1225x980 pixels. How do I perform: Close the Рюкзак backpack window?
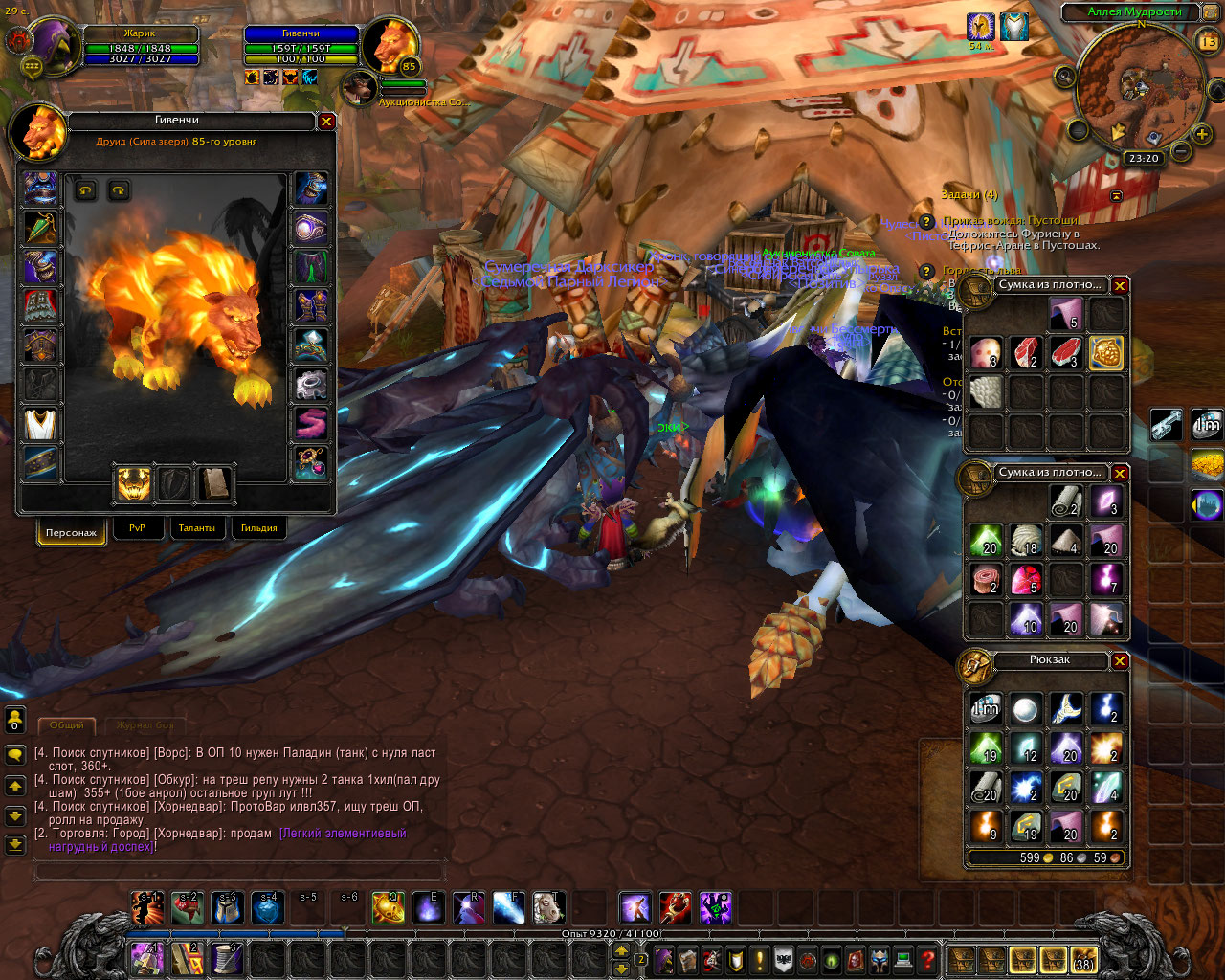tap(1120, 661)
